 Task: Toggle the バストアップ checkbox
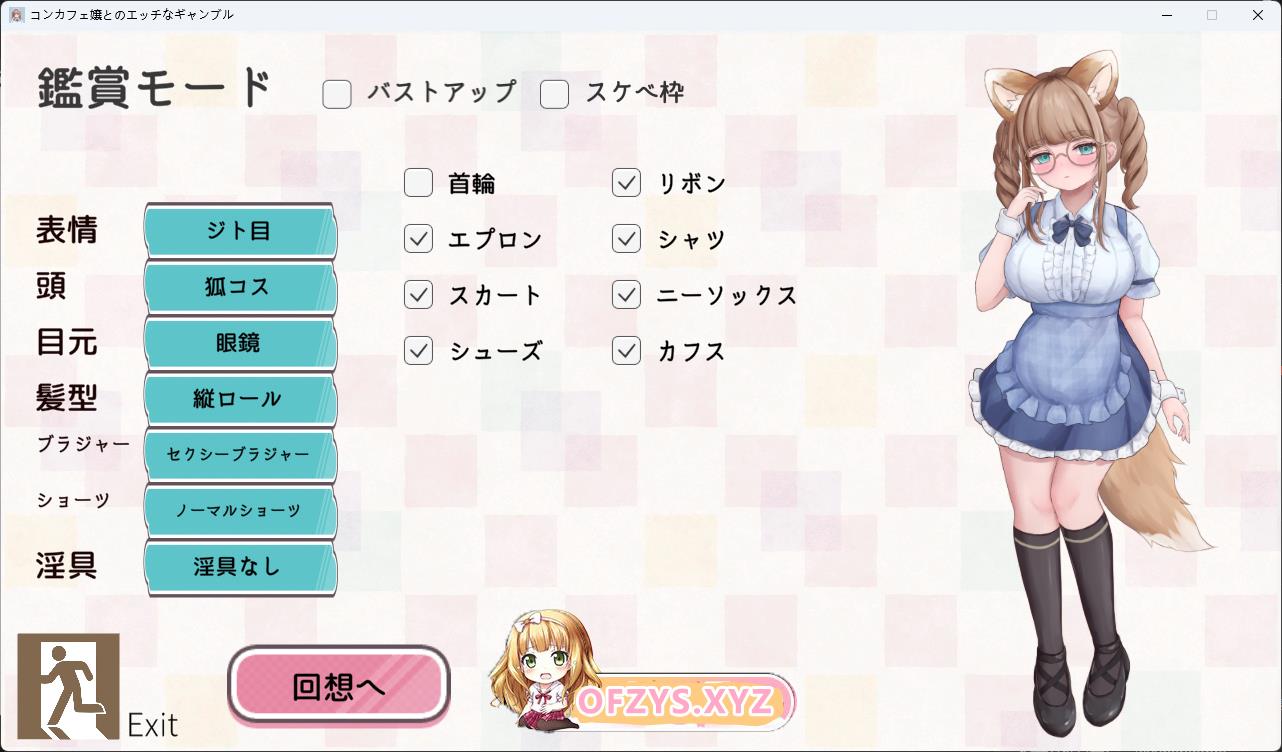tap(337, 94)
